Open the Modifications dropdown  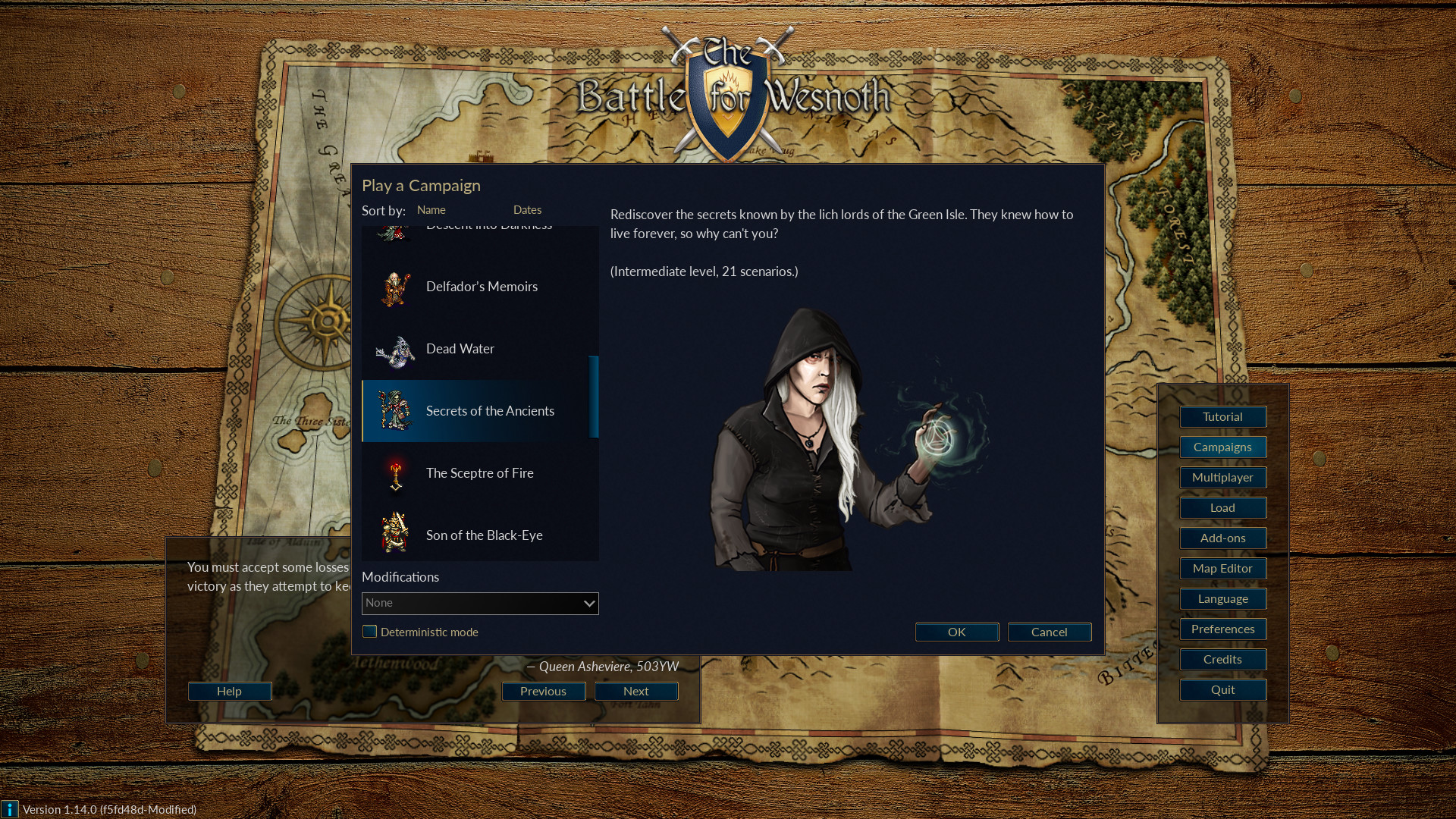480,603
